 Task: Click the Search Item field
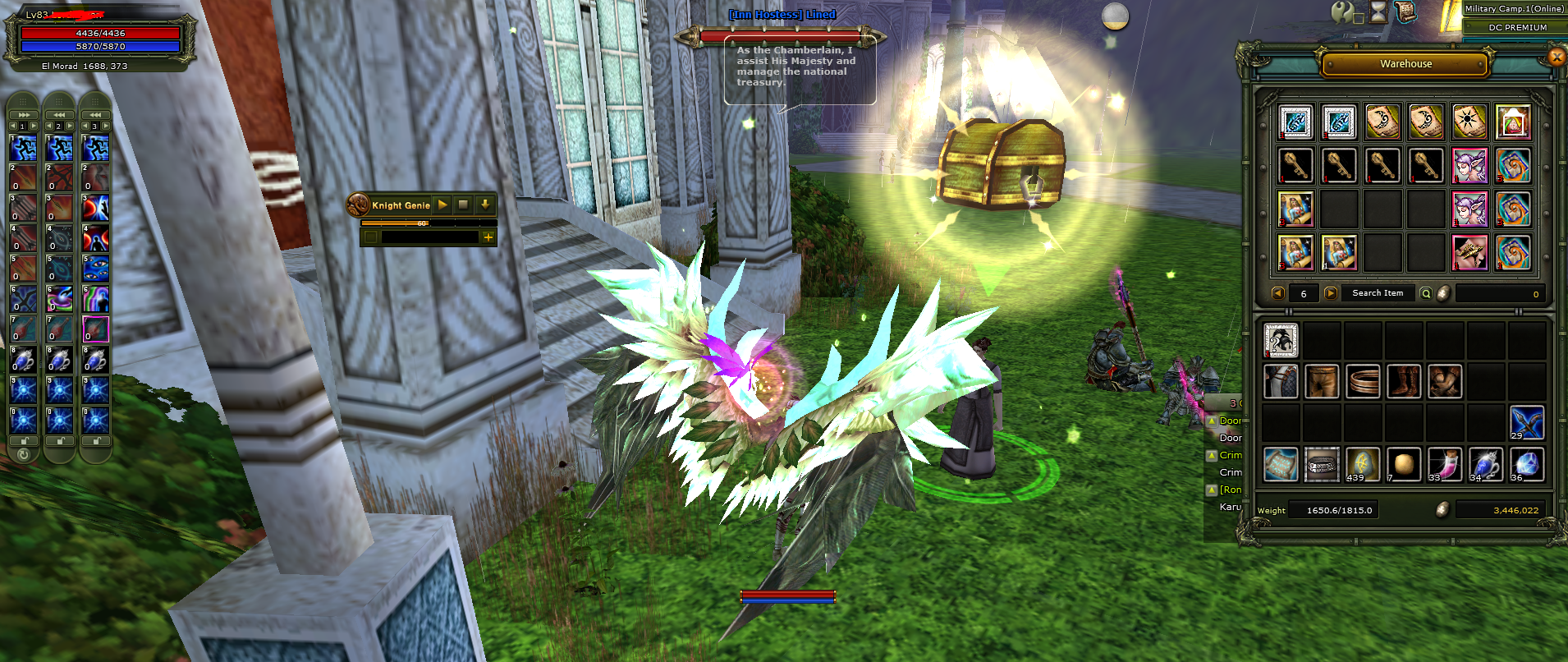(x=1378, y=293)
